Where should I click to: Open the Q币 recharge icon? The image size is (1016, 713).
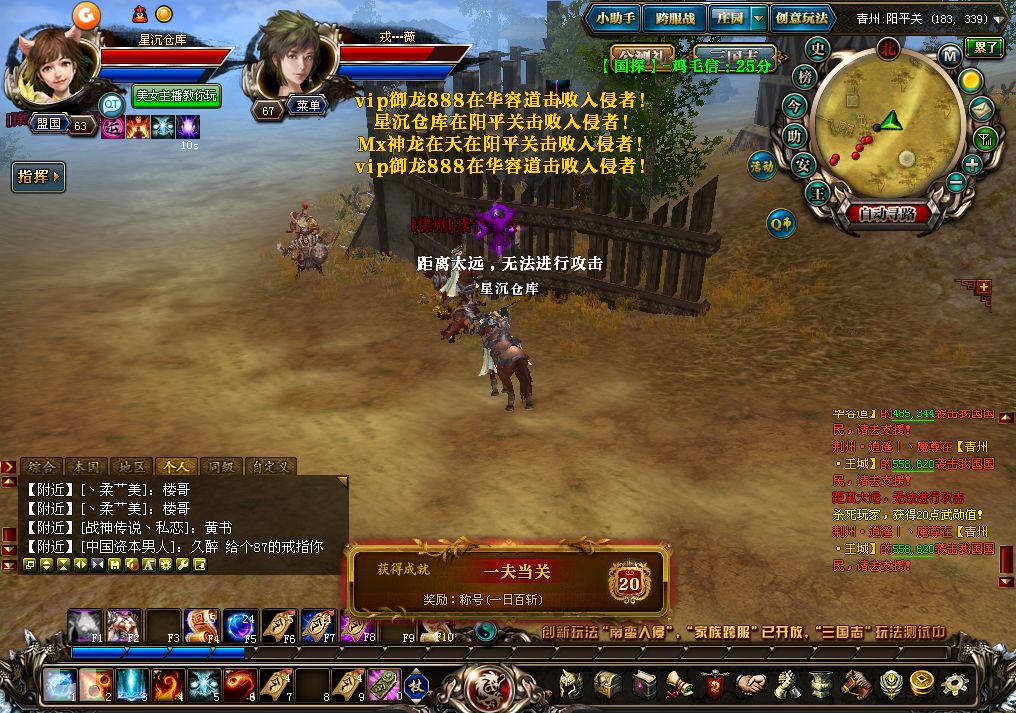(781, 223)
